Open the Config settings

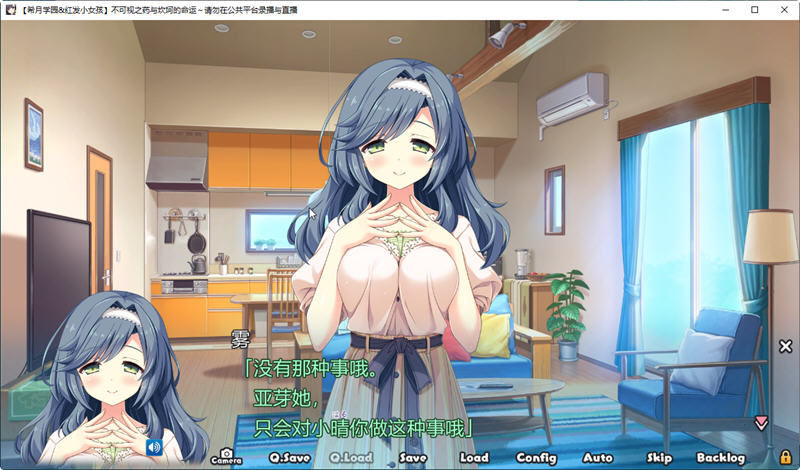pos(537,457)
